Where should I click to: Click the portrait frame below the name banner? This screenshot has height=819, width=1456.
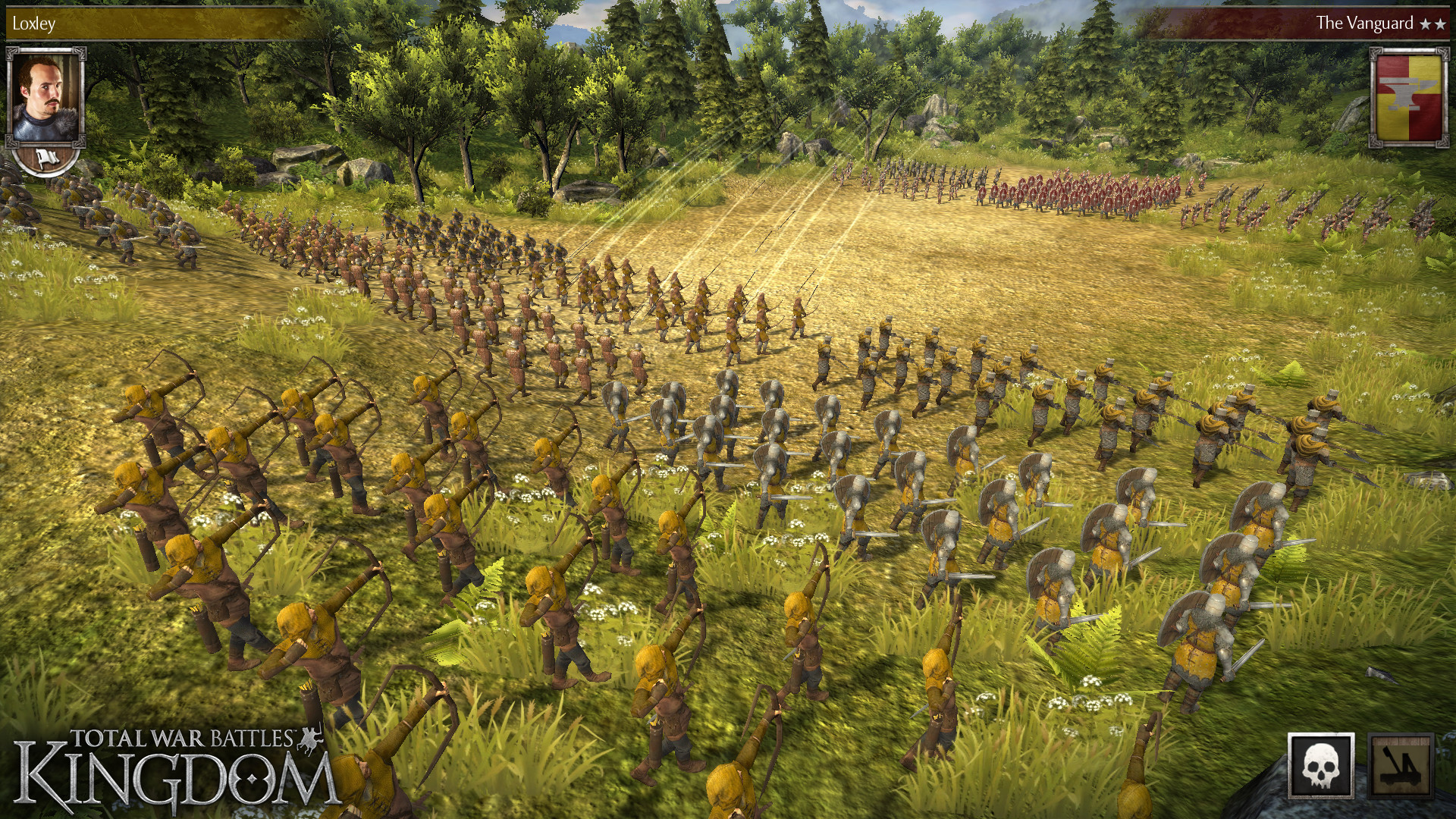[x=42, y=99]
